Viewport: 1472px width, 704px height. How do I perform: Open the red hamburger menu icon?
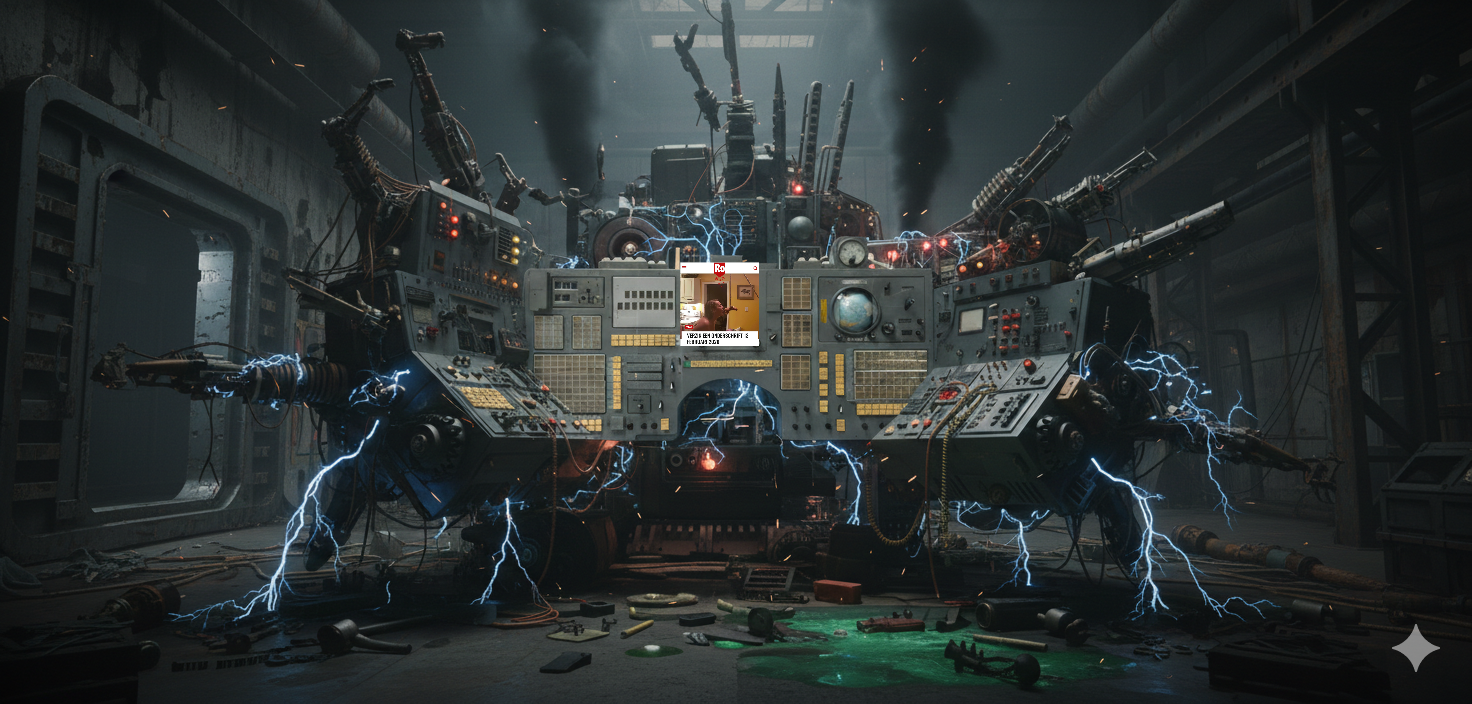point(684,268)
